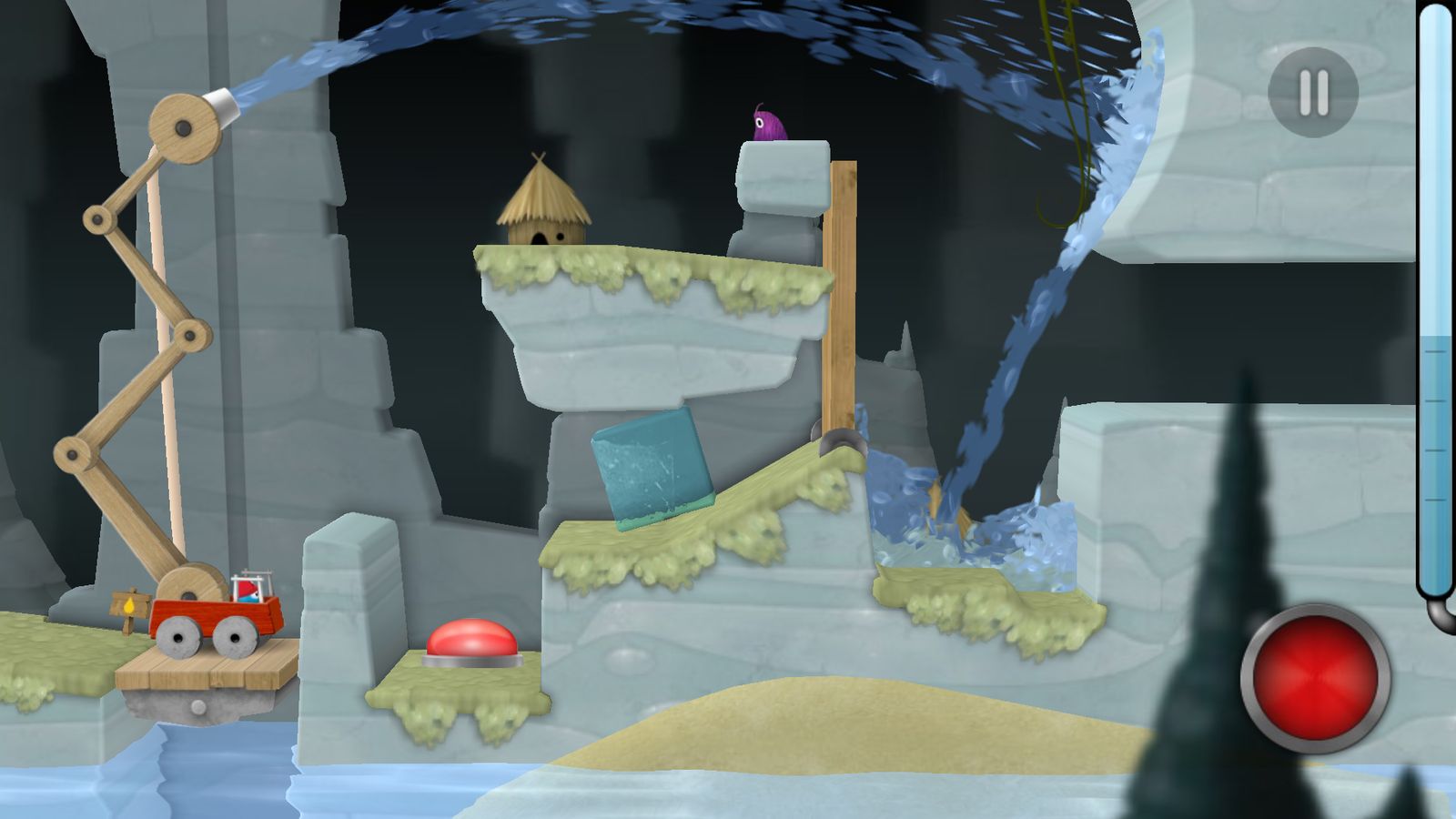Viewport: 1456px width, 819px height.
Task: Click the straw hut on the ledge
Action: tap(543, 205)
